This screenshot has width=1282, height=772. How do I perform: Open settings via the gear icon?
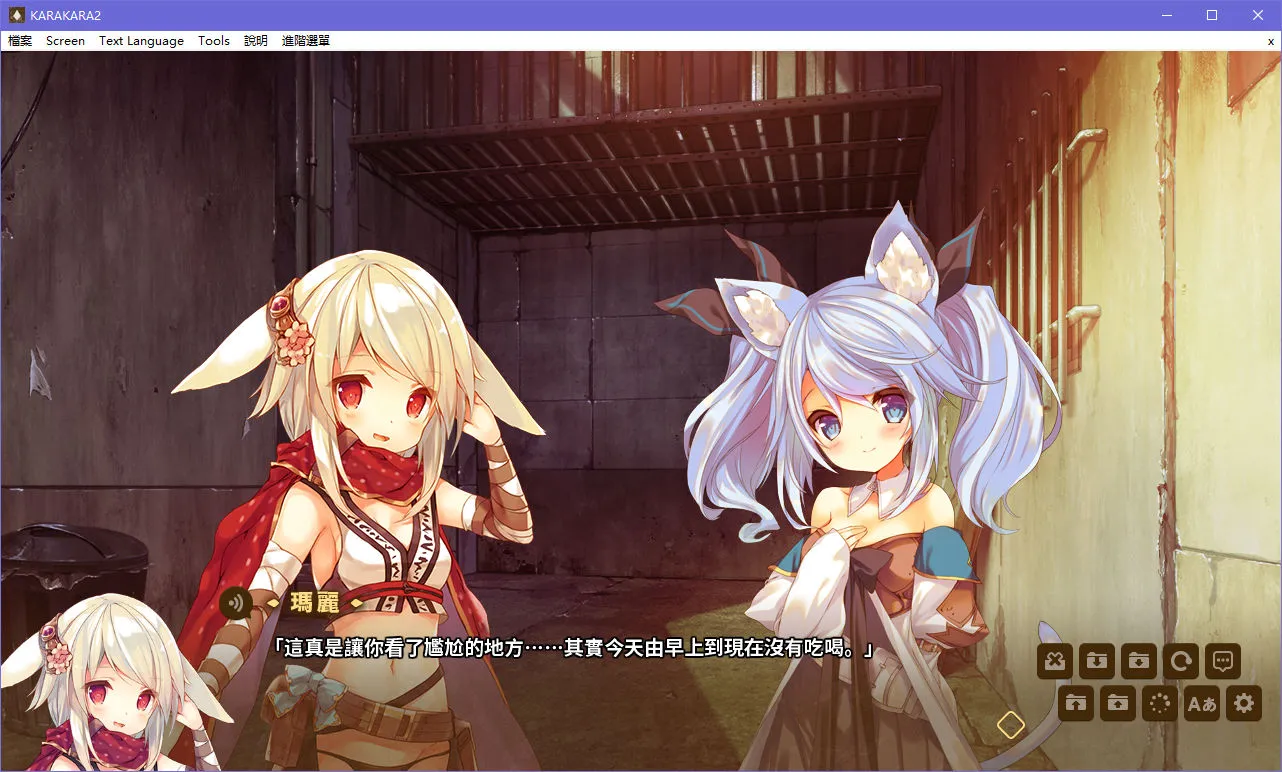click(1243, 703)
